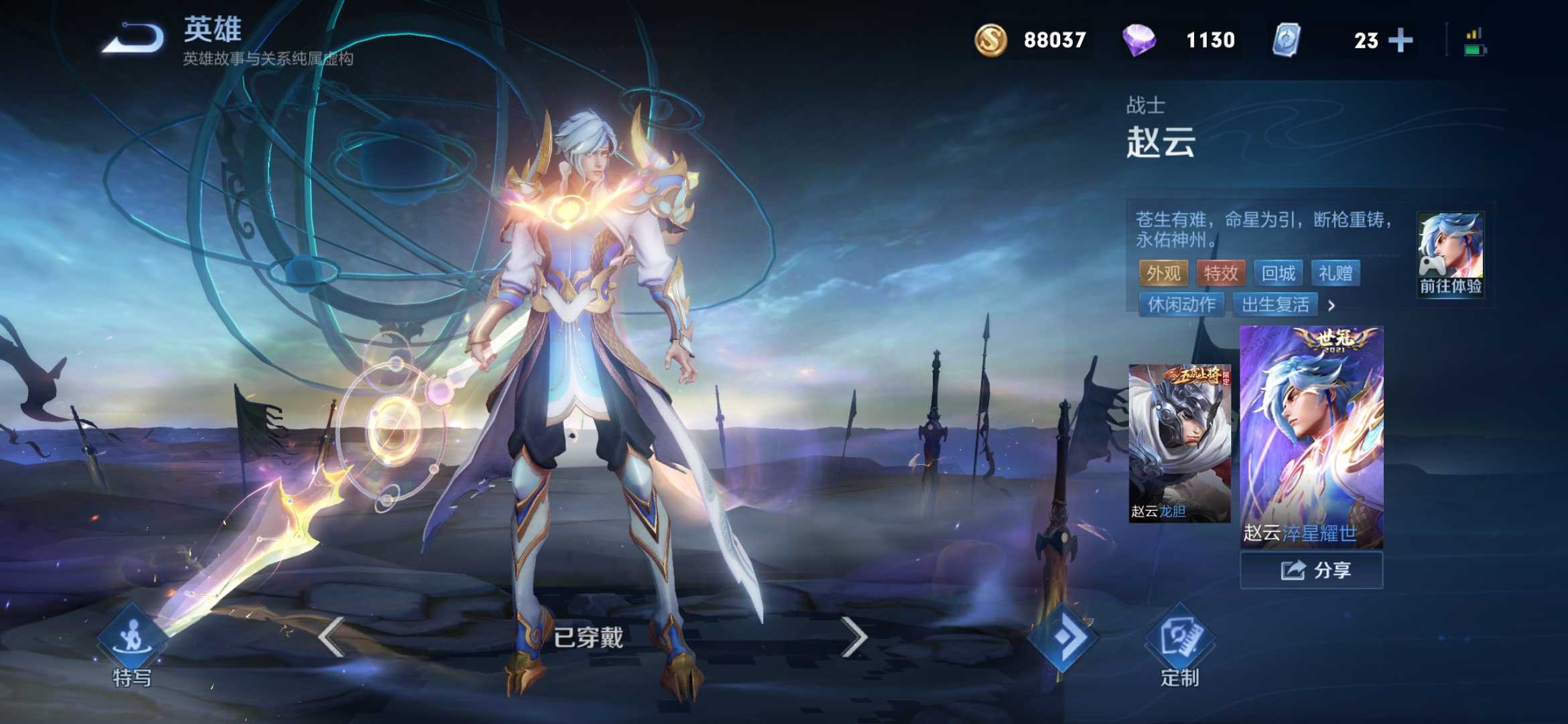Tap the gold coin currency icon
Viewport: 1568px width, 724px height.
[990, 41]
